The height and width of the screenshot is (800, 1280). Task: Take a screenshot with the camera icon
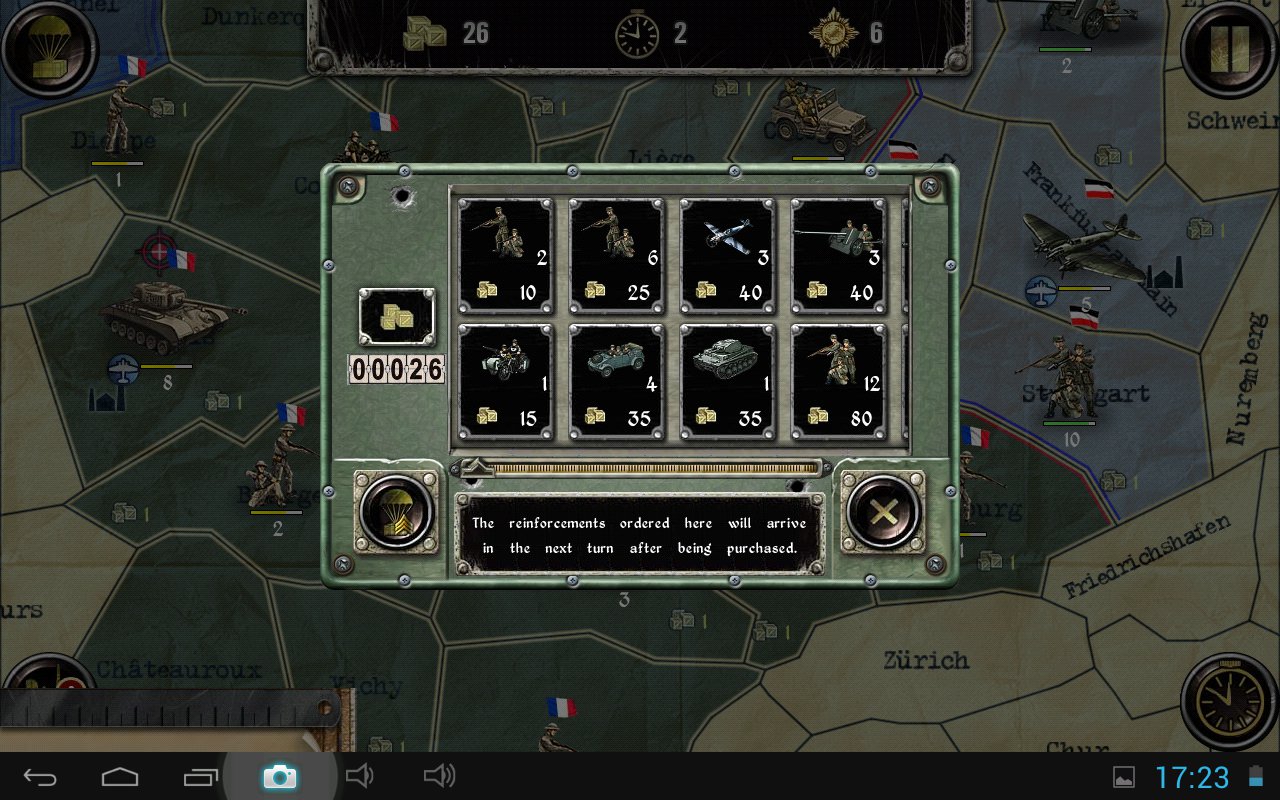click(279, 776)
